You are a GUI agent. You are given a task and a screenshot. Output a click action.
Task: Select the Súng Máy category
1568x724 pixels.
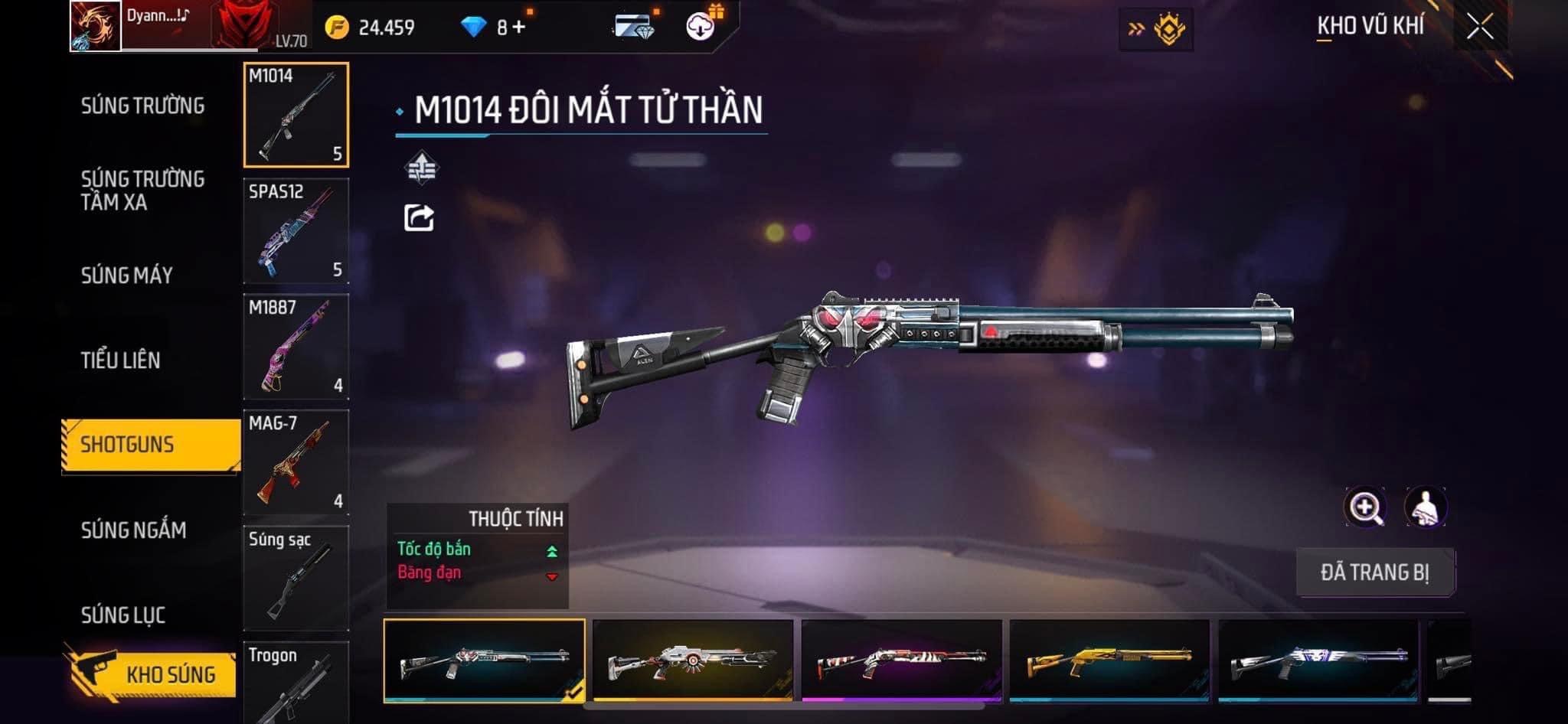click(127, 276)
